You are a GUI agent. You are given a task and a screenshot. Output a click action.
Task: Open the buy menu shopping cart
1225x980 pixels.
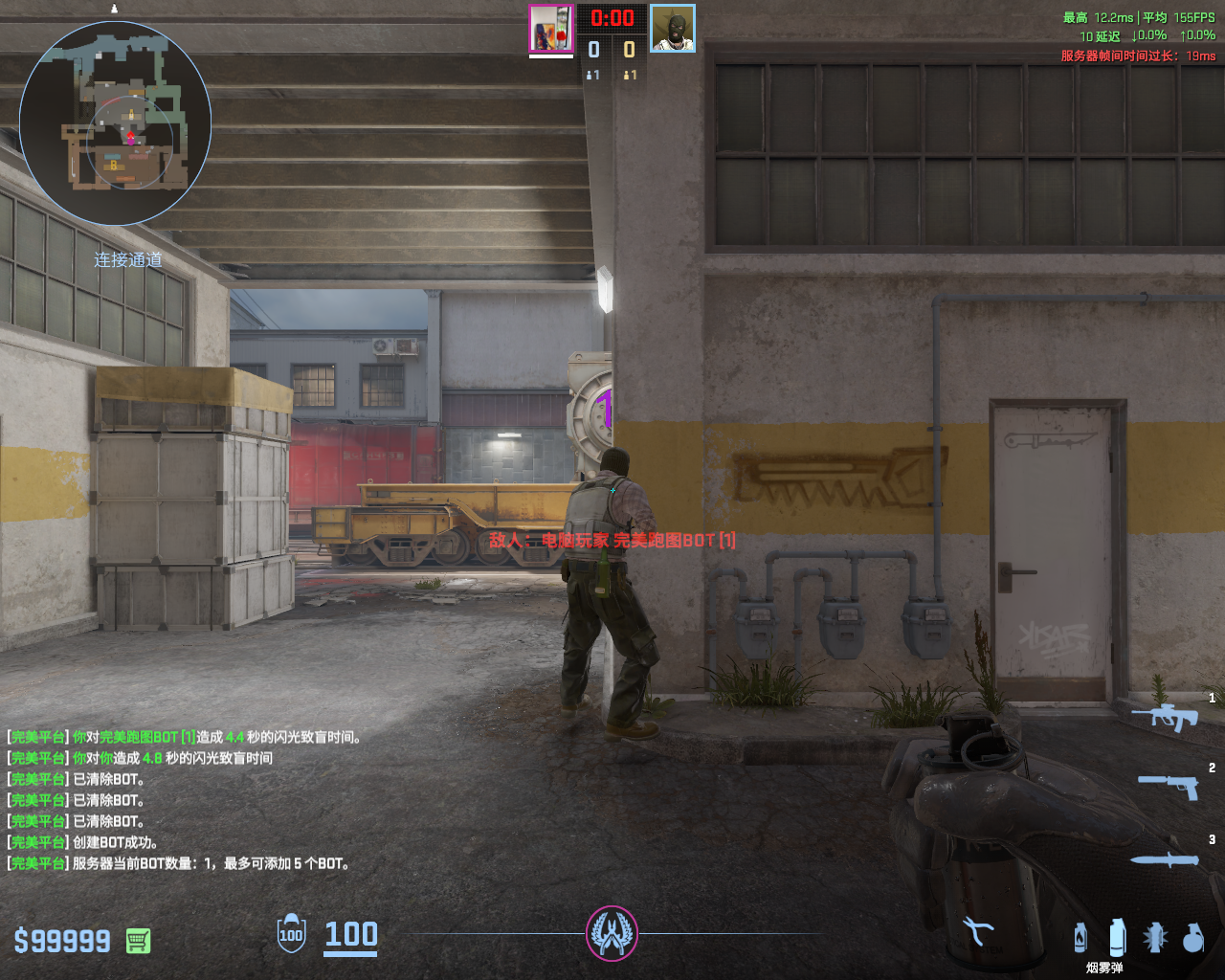(138, 941)
